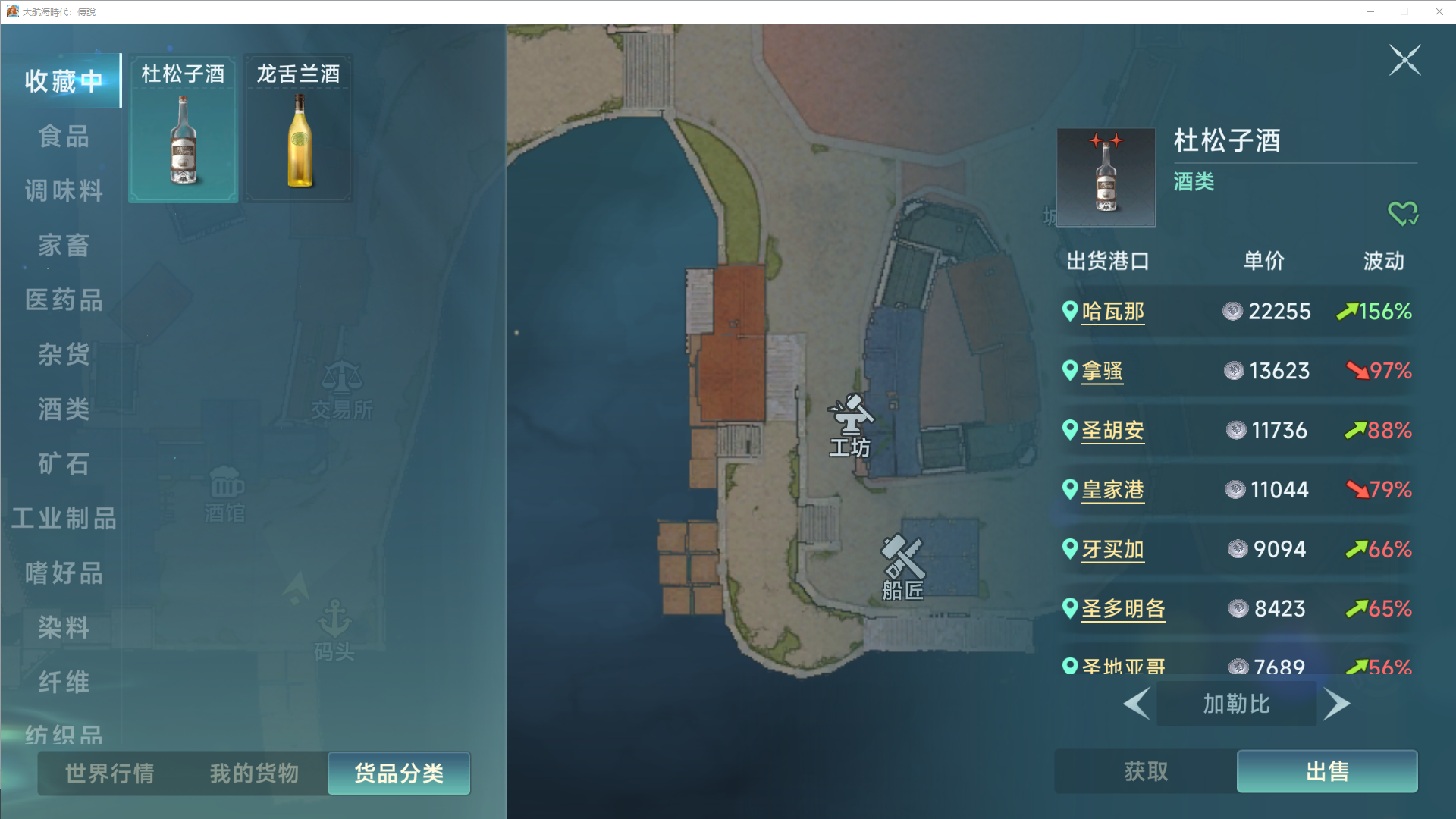Open the 圣胡安 port link
This screenshot has width=1456, height=819.
pyautogui.click(x=1112, y=430)
